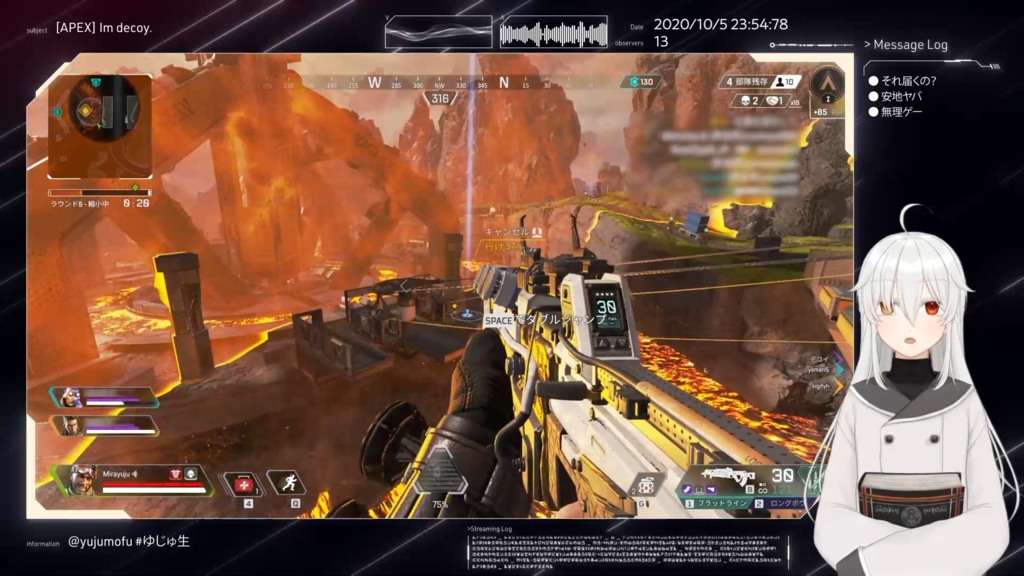Image resolution: width=1024 pixels, height=576 pixels.
Task: Select the grenade ordnance slot
Action: pyautogui.click(x=647, y=483)
